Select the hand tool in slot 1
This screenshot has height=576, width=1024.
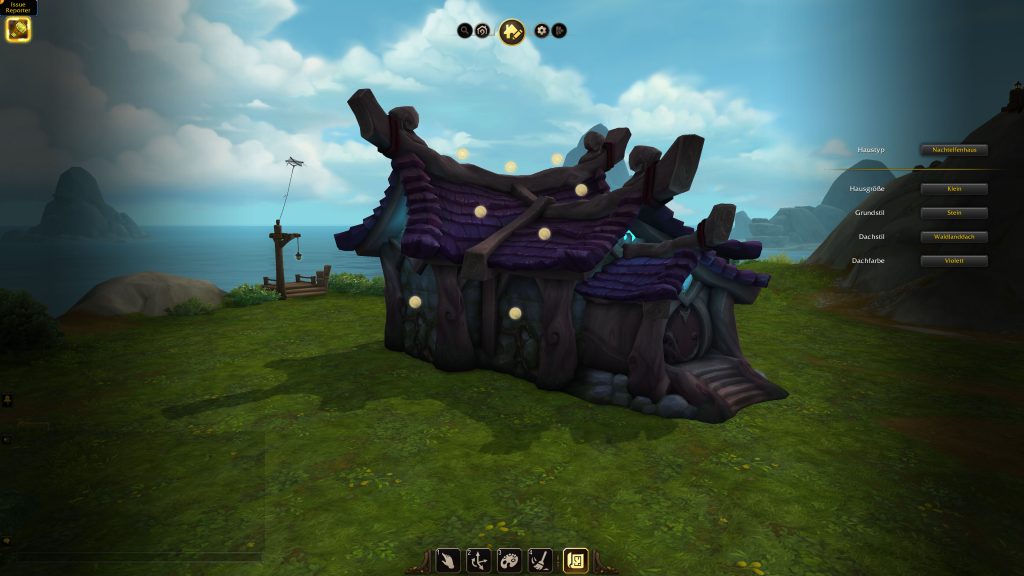point(449,560)
